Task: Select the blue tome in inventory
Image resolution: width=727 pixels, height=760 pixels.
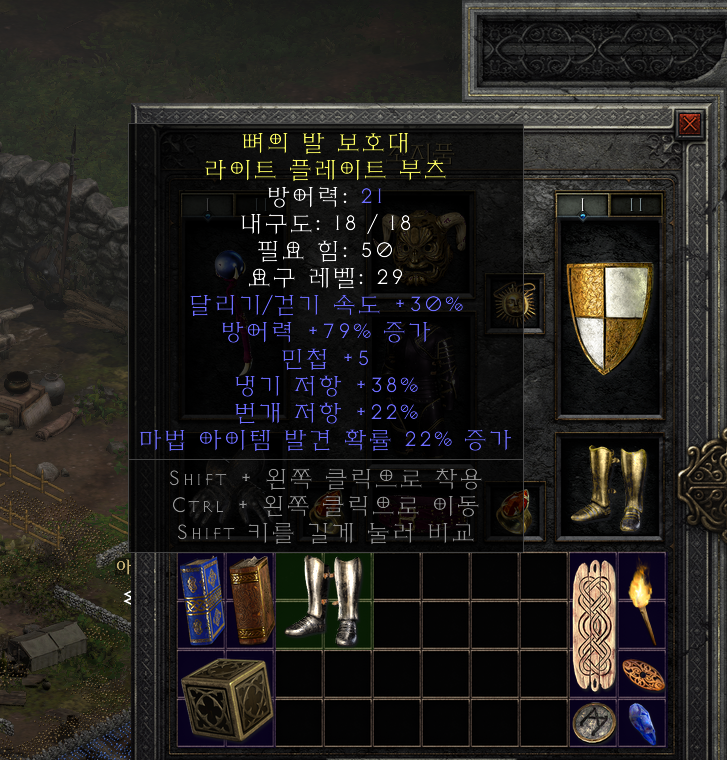Action: tap(201, 599)
